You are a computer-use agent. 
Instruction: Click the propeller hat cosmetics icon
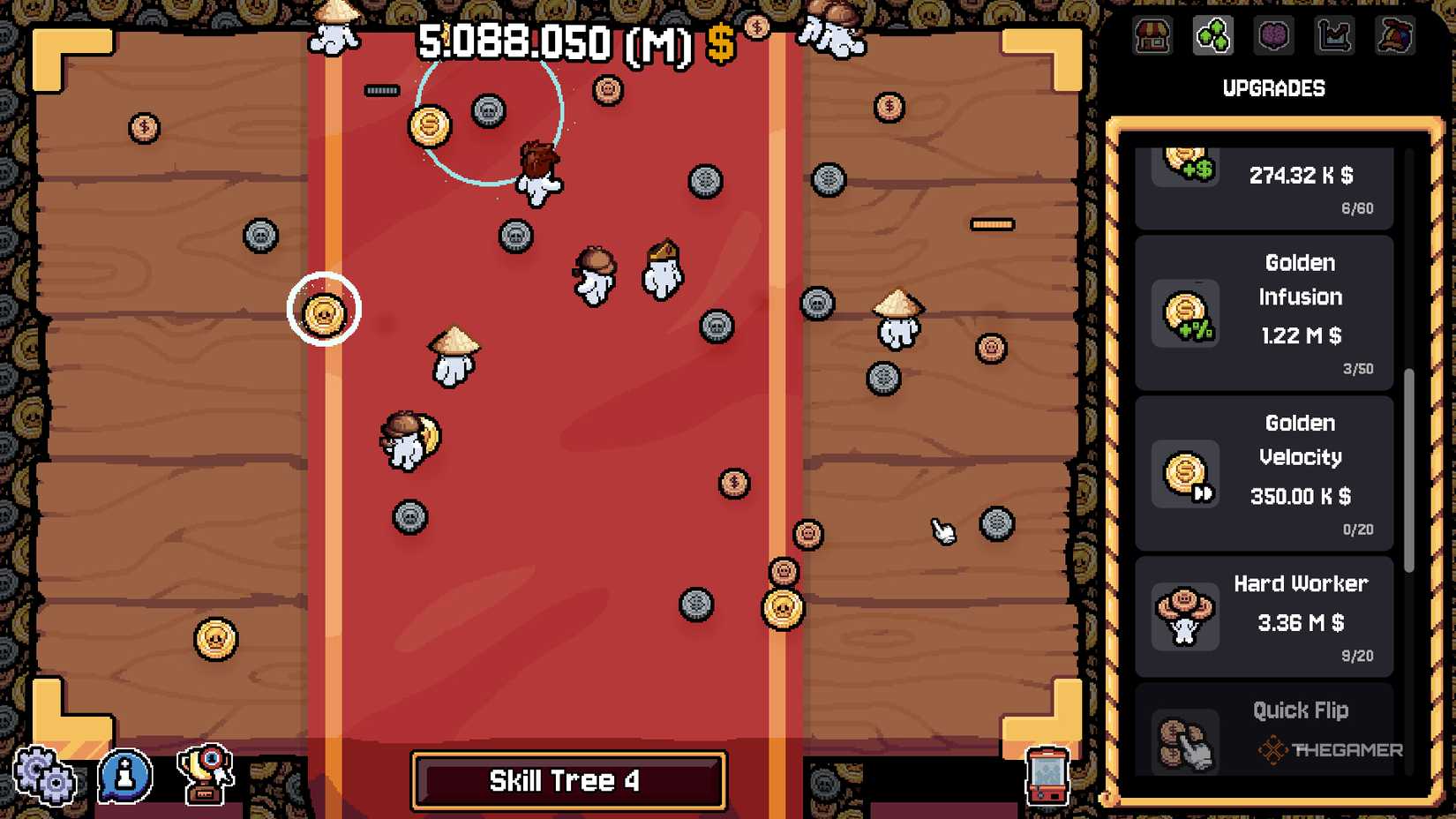coord(1394,37)
